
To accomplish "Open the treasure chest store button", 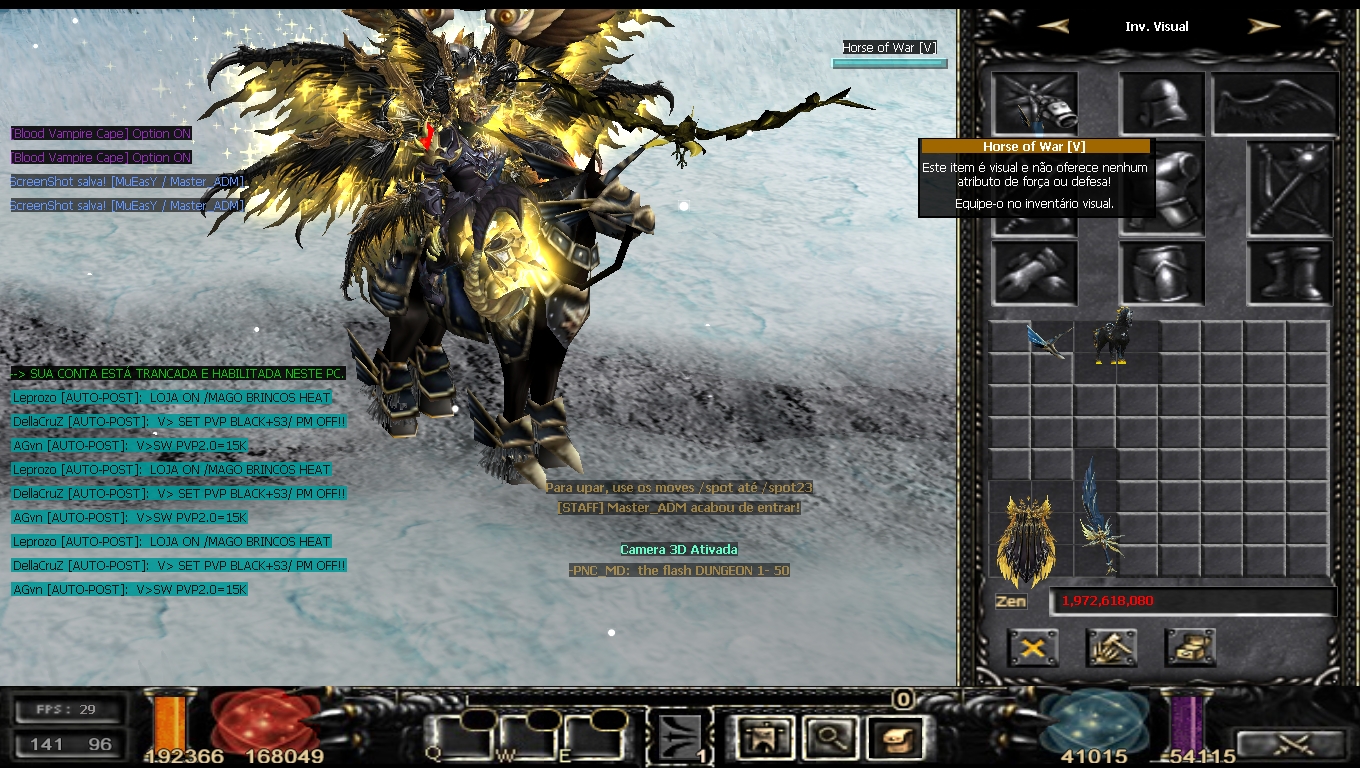I will point(1190,648).
